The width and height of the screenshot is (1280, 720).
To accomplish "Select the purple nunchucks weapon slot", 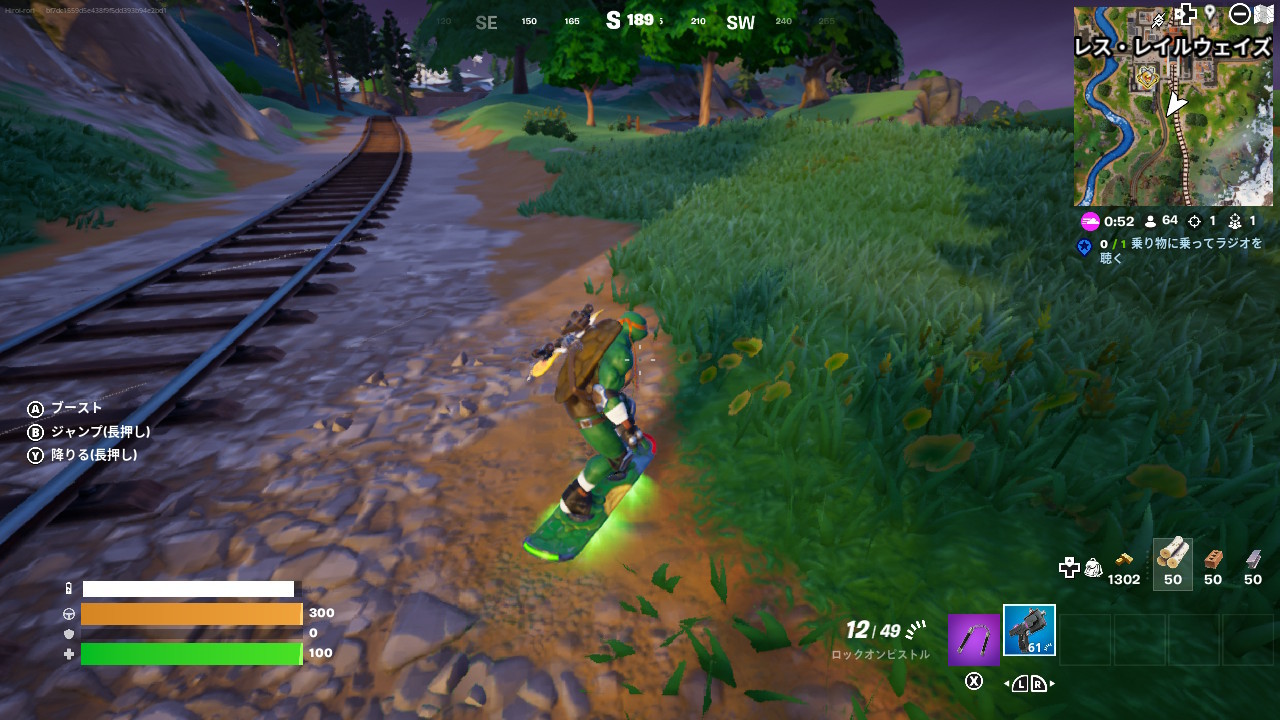I will click(973, 639).
